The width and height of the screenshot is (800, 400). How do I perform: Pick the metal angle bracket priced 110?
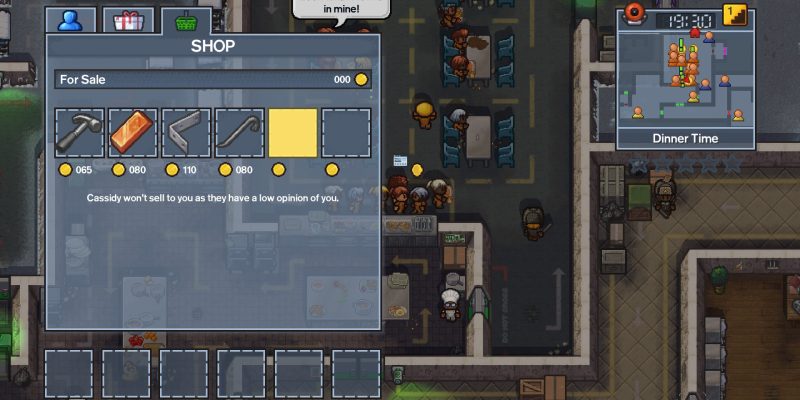point(187,133)
